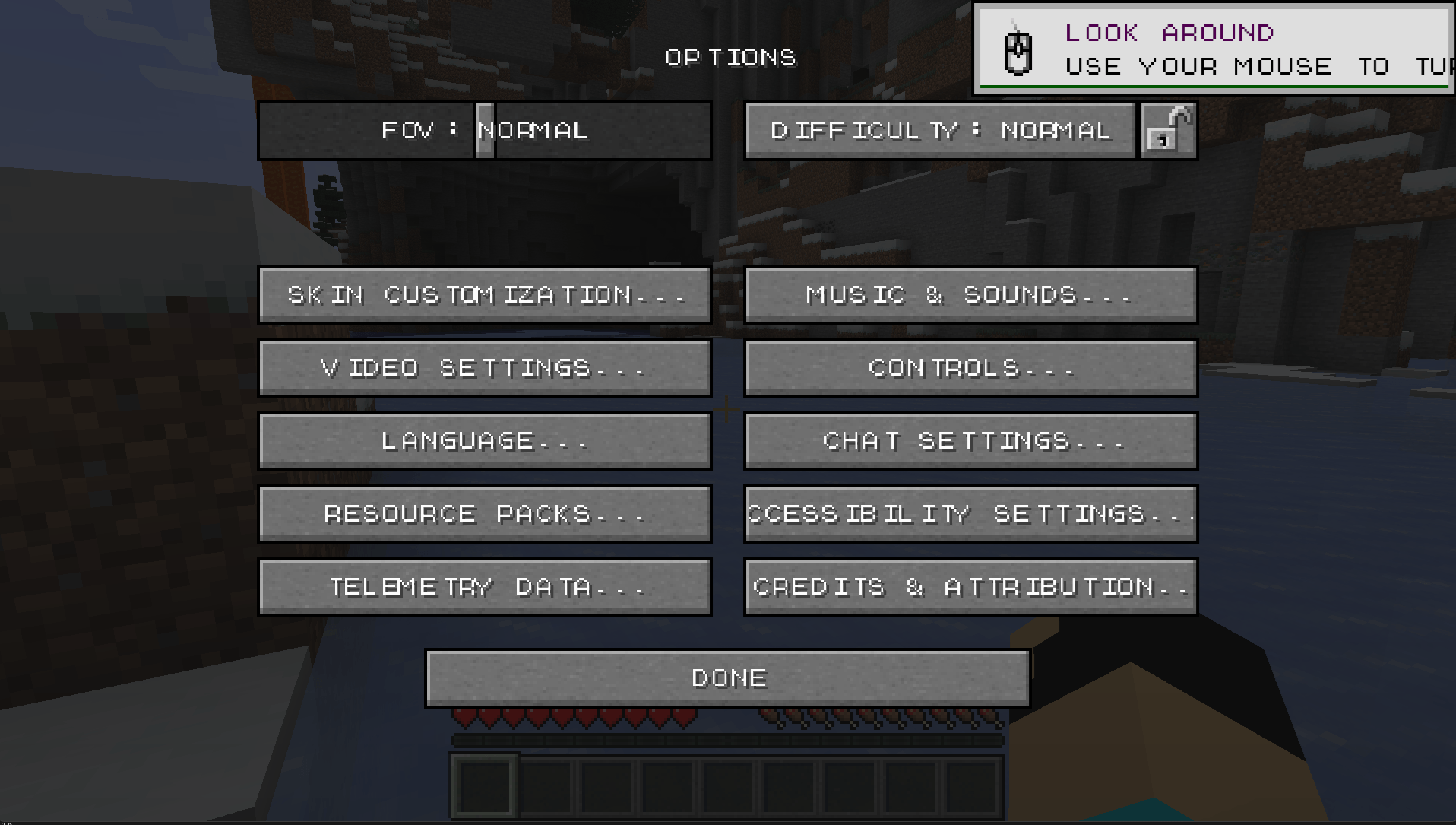The width and height of the screenshot is (1456, 825).
Task: Open the Controls menu
Action: (x=970, y=367)
